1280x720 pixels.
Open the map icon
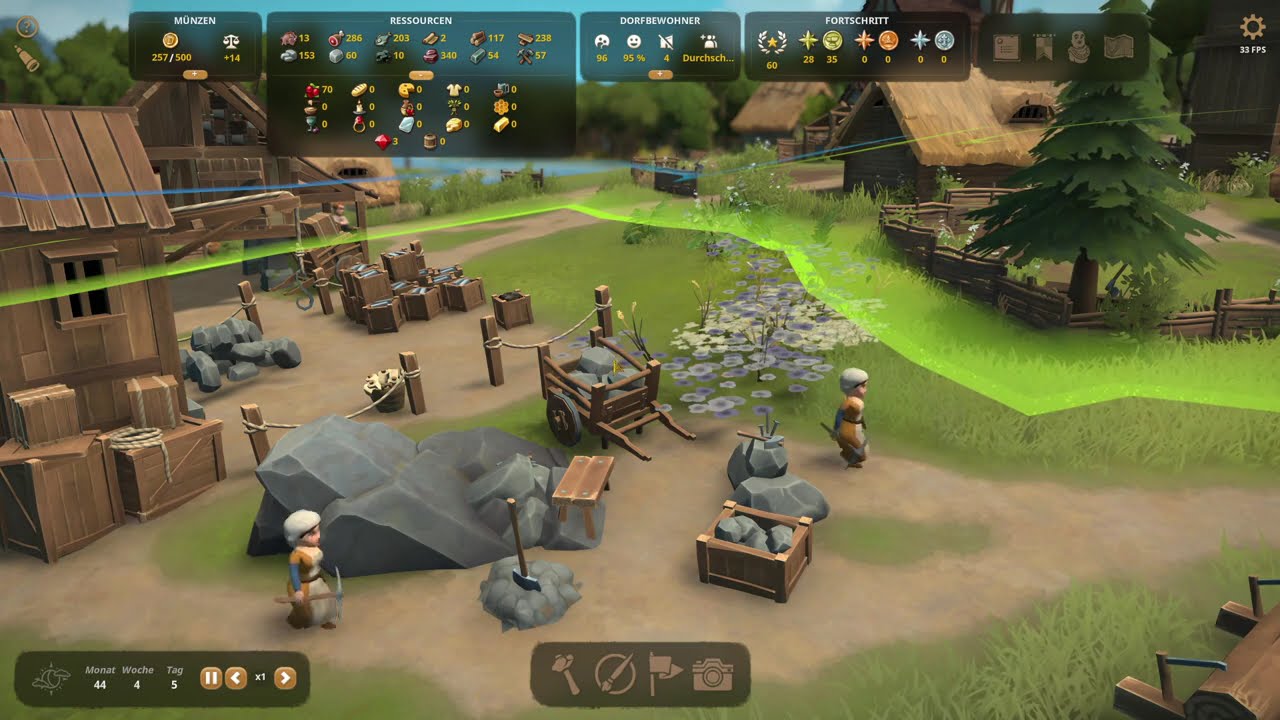[x=1118, y=47]
